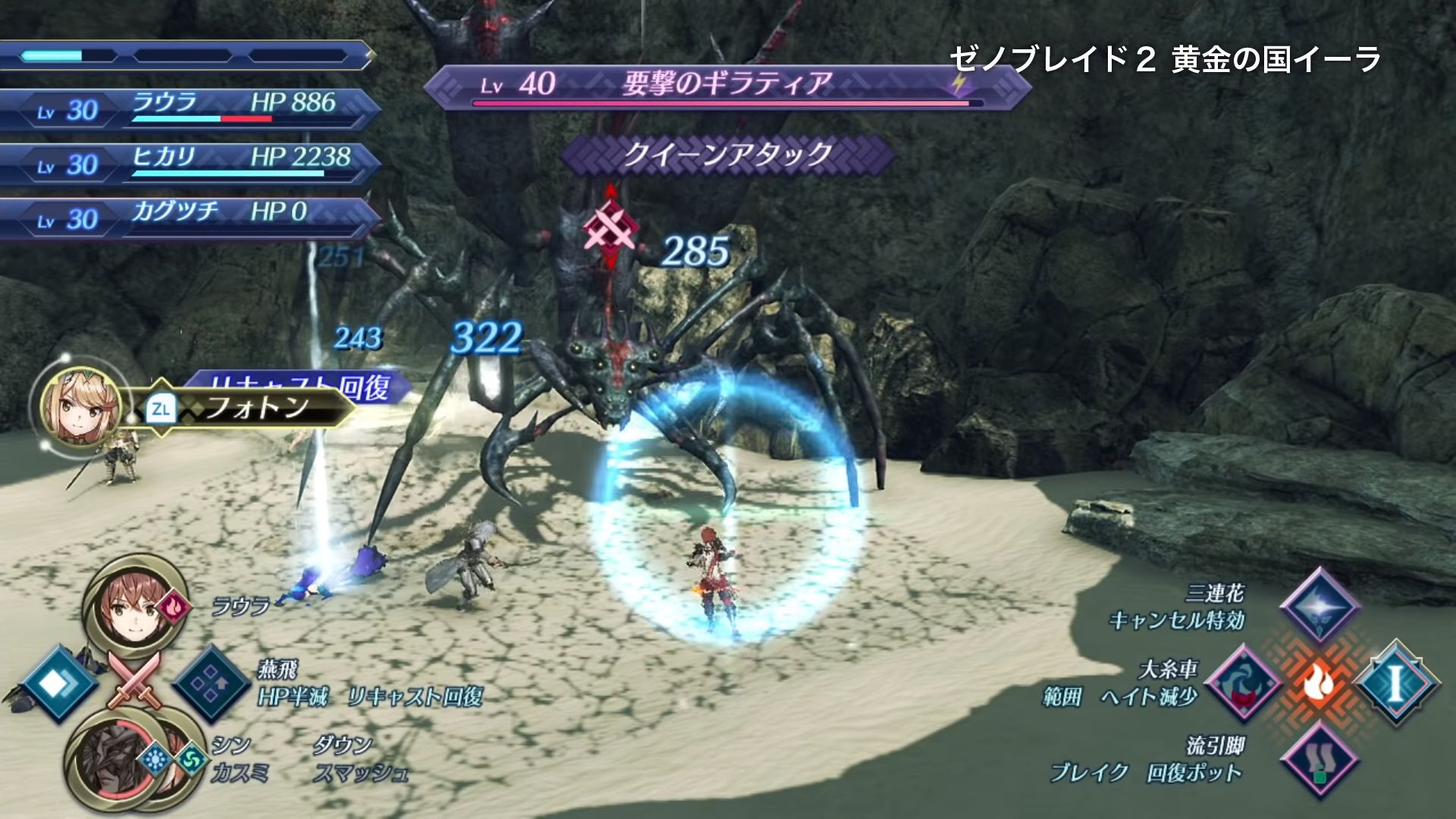
Task: Click the crossed swords vanguard switch icon
Action: (133, 678)
